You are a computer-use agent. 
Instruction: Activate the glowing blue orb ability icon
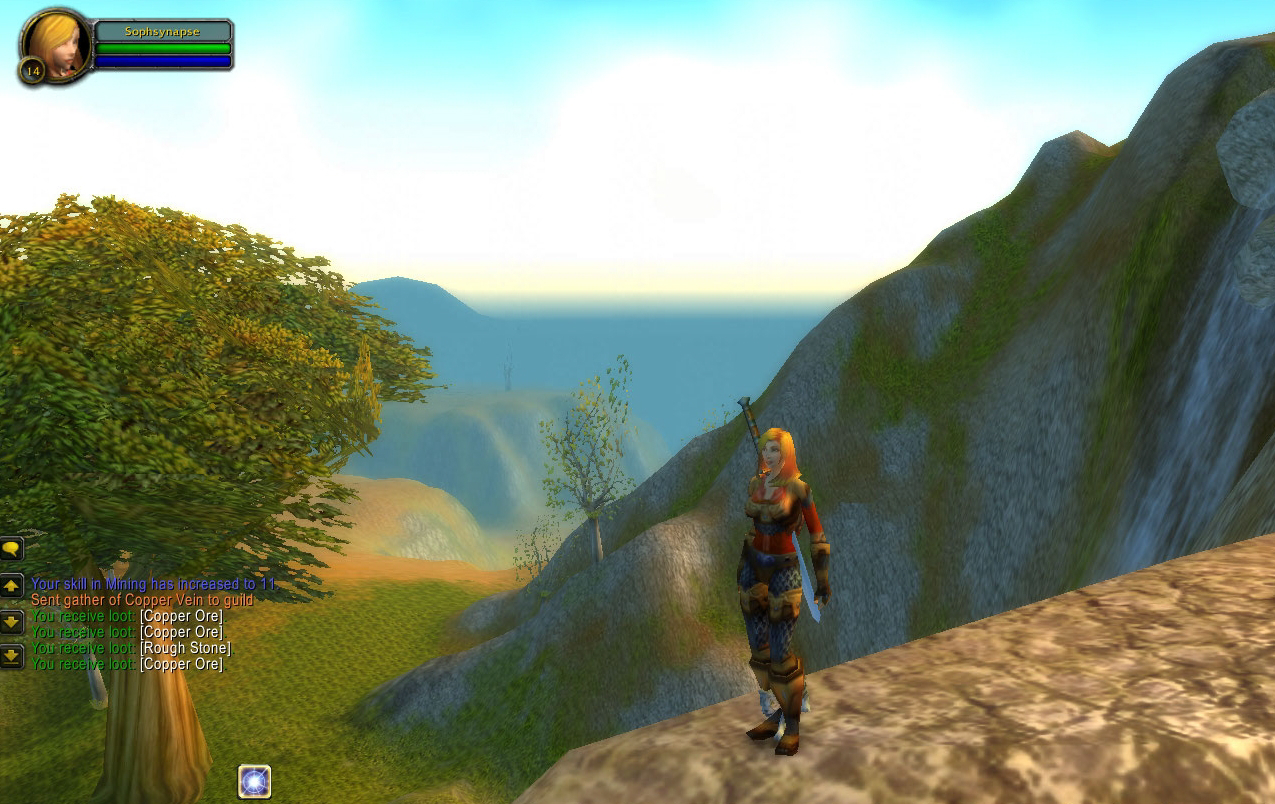pyautogui.click(x=254, y=781)
